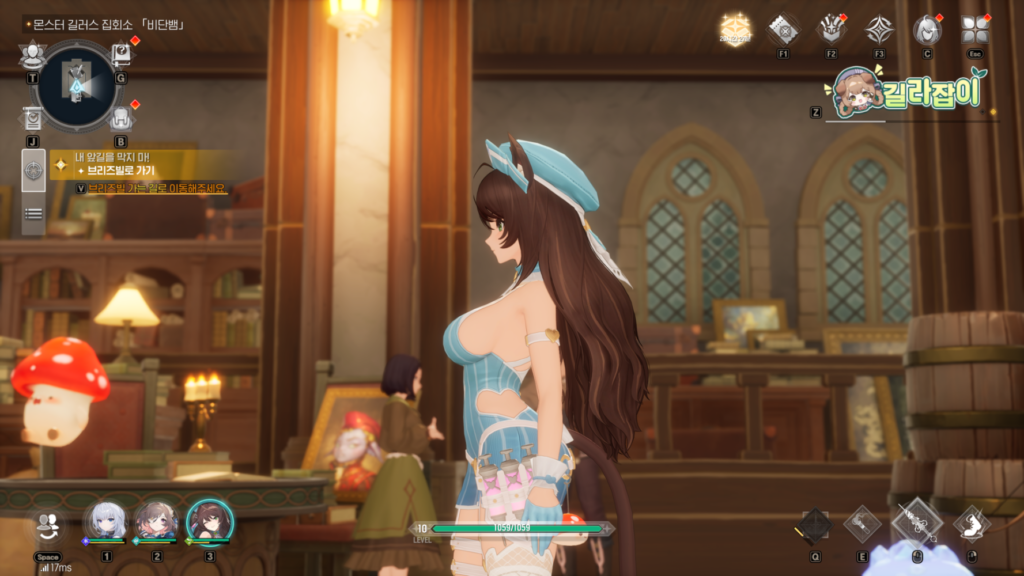Select the 브리즈빌로 가기 quest objective

128,171
